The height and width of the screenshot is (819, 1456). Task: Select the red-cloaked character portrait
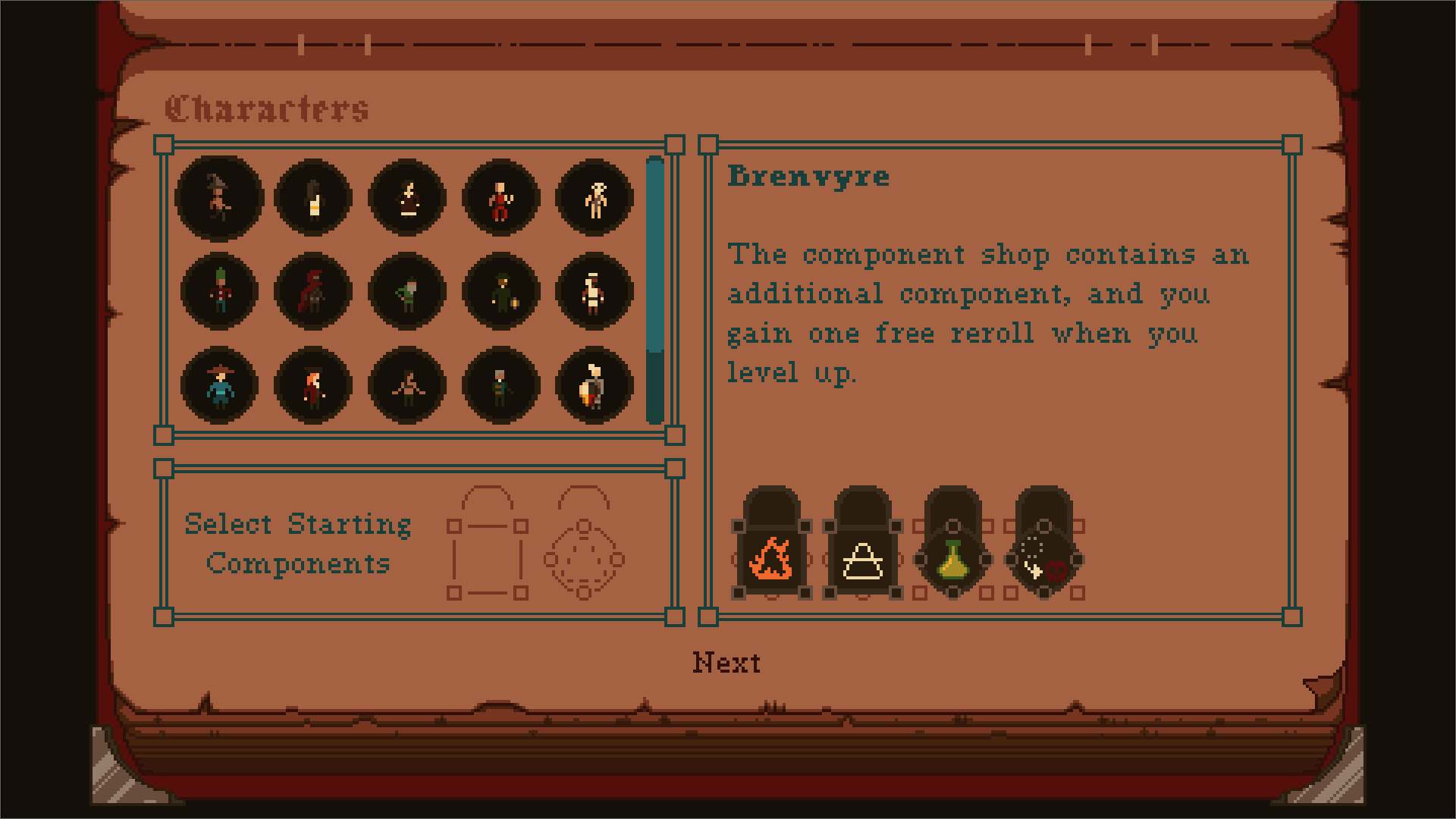click(x=312, y=292)
